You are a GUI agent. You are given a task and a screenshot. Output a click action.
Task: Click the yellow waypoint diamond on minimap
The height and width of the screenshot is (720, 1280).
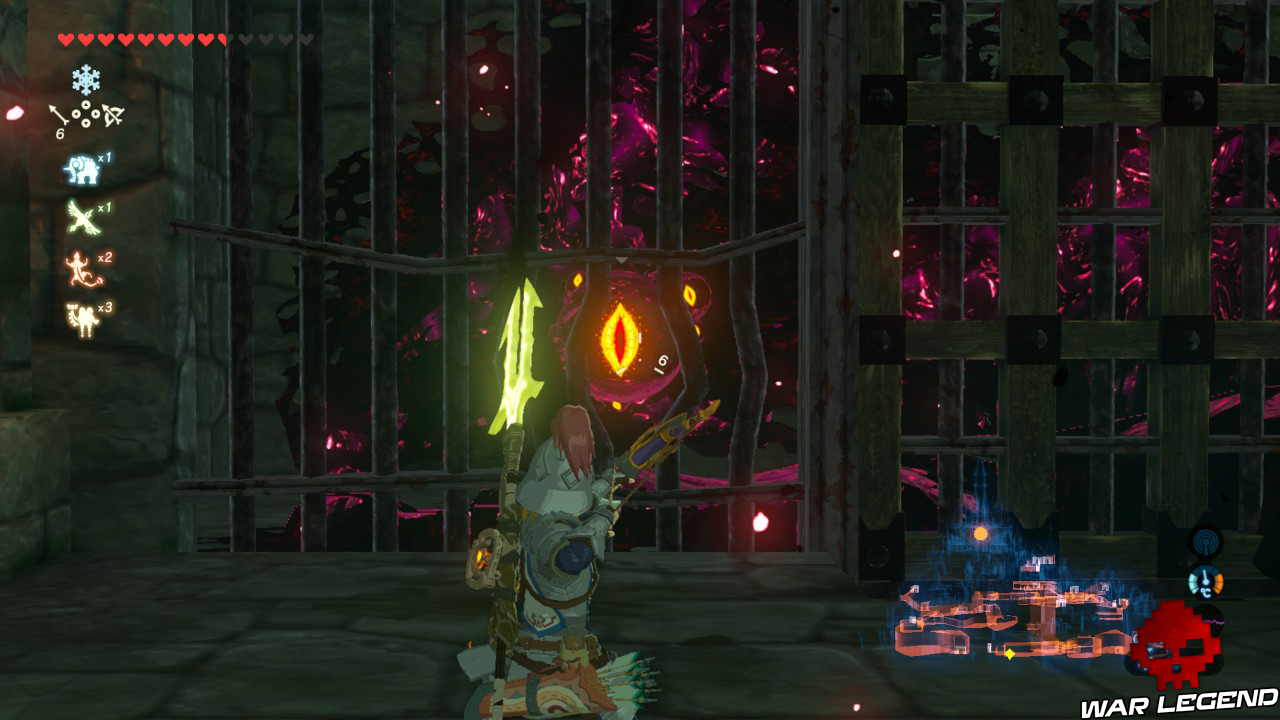(1009, 652)
